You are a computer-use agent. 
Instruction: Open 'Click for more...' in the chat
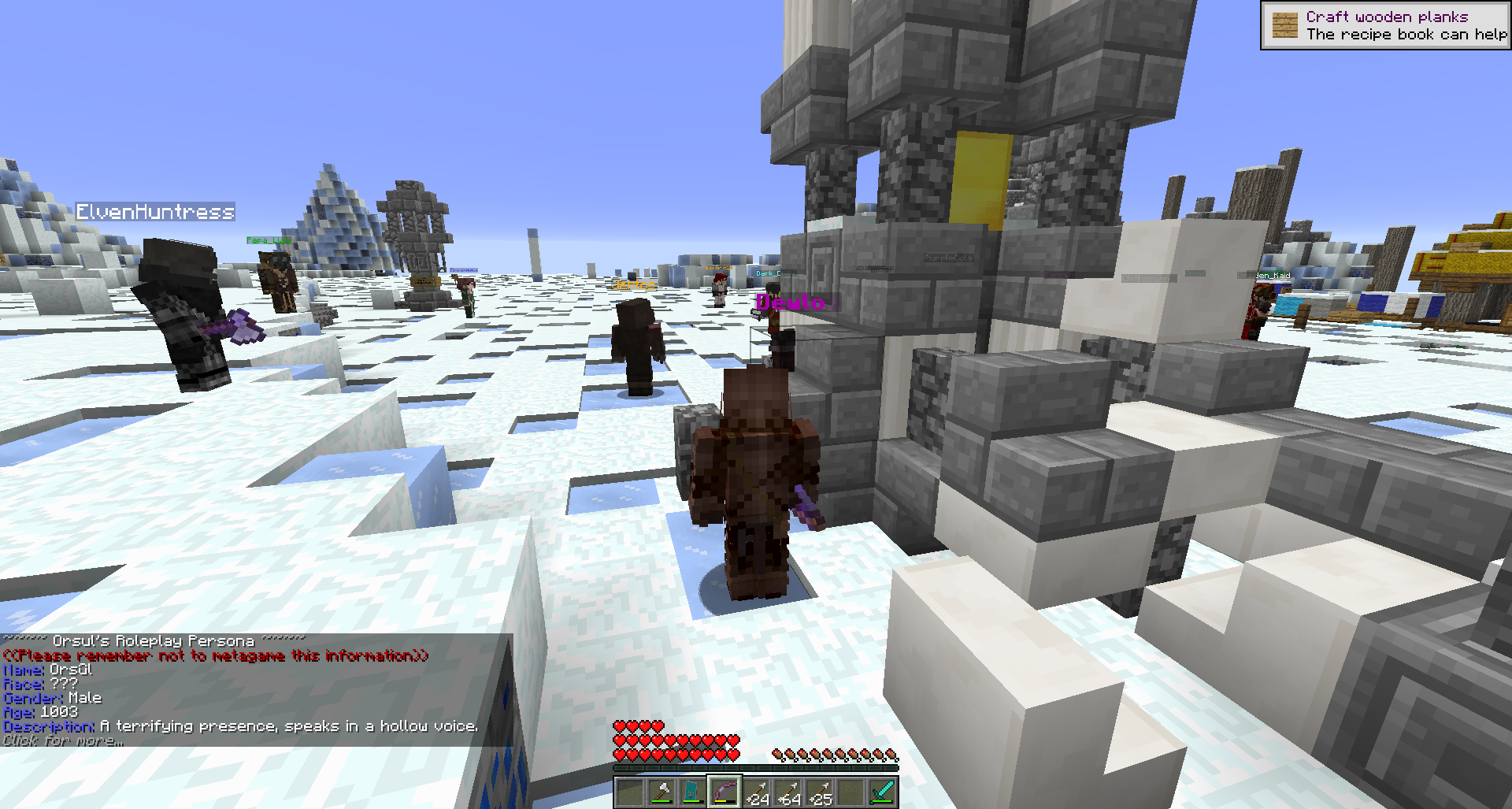pyautogui.click(x=61, y=742)
